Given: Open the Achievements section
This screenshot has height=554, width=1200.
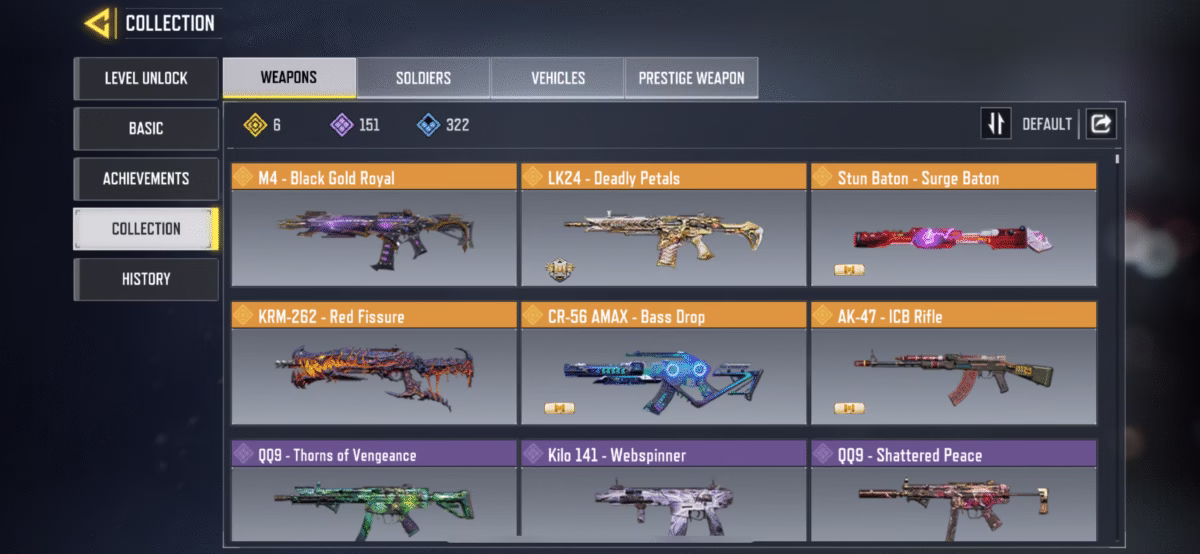Looking at the screenshot, I should [x=146, y=178].
